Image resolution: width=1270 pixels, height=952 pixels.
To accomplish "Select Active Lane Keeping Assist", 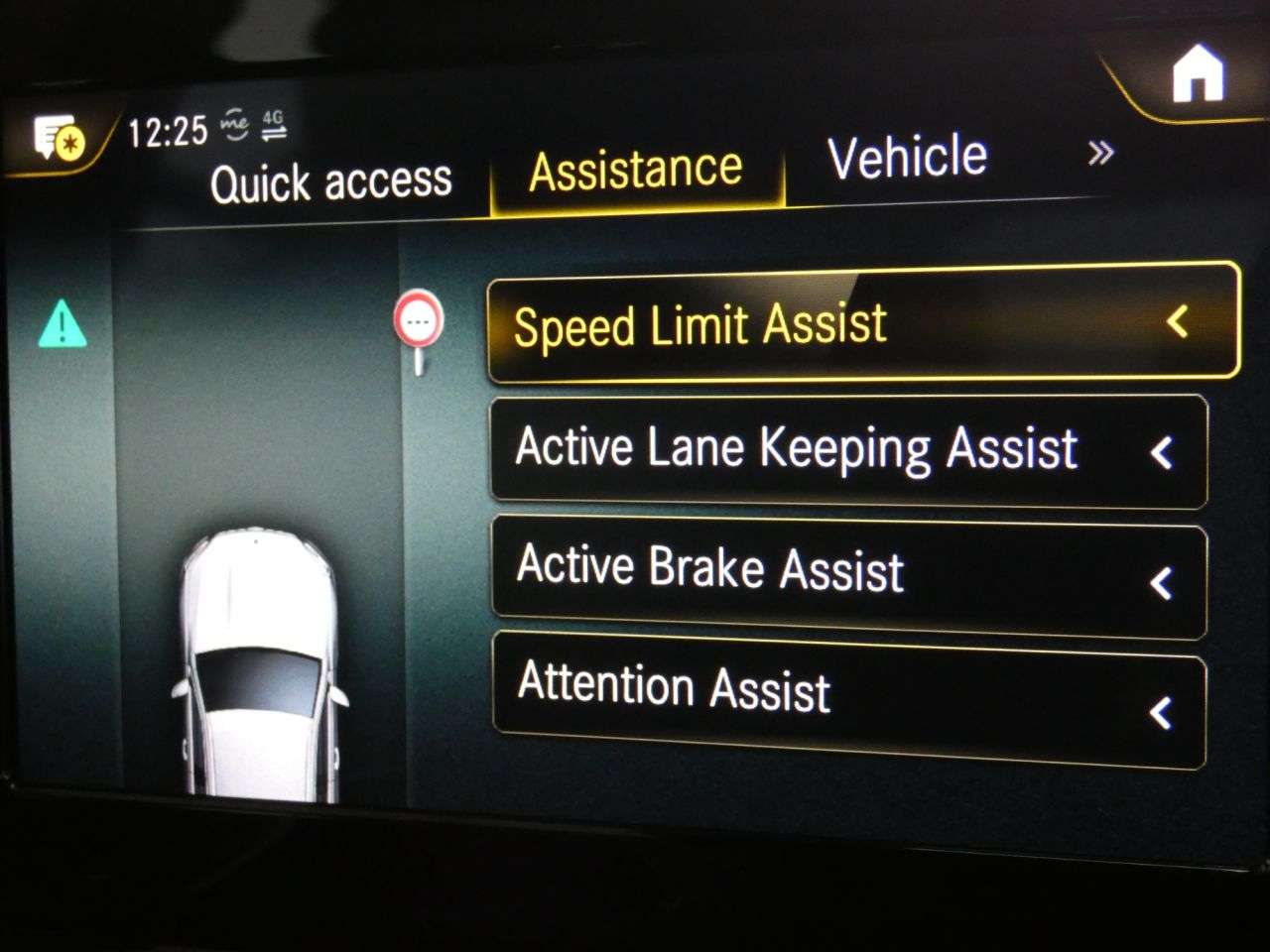I will [x=847, y=451].
